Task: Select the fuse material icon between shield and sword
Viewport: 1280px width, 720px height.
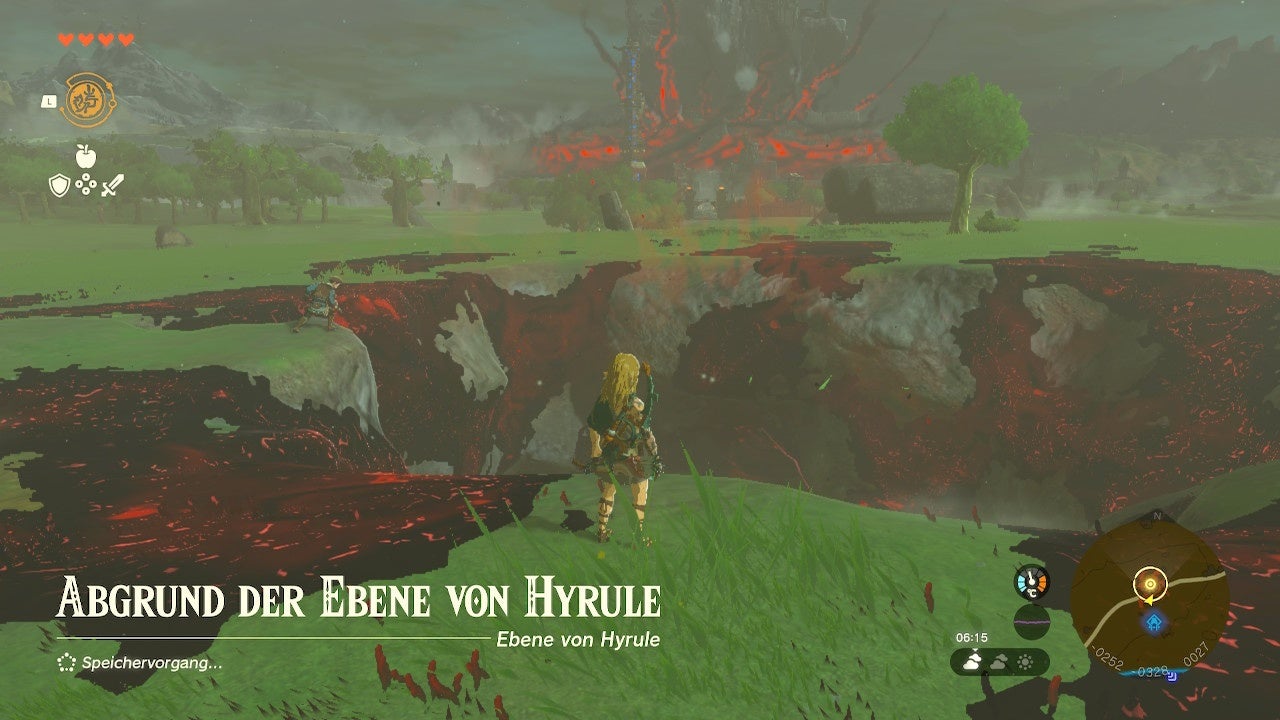Action: tap(86, 185)
